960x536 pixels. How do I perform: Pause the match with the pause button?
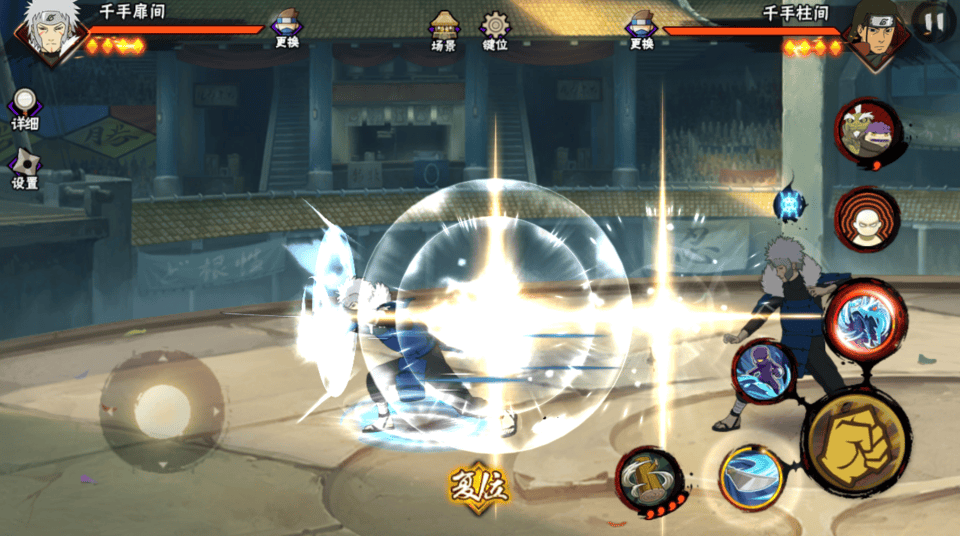pos(933,21)
